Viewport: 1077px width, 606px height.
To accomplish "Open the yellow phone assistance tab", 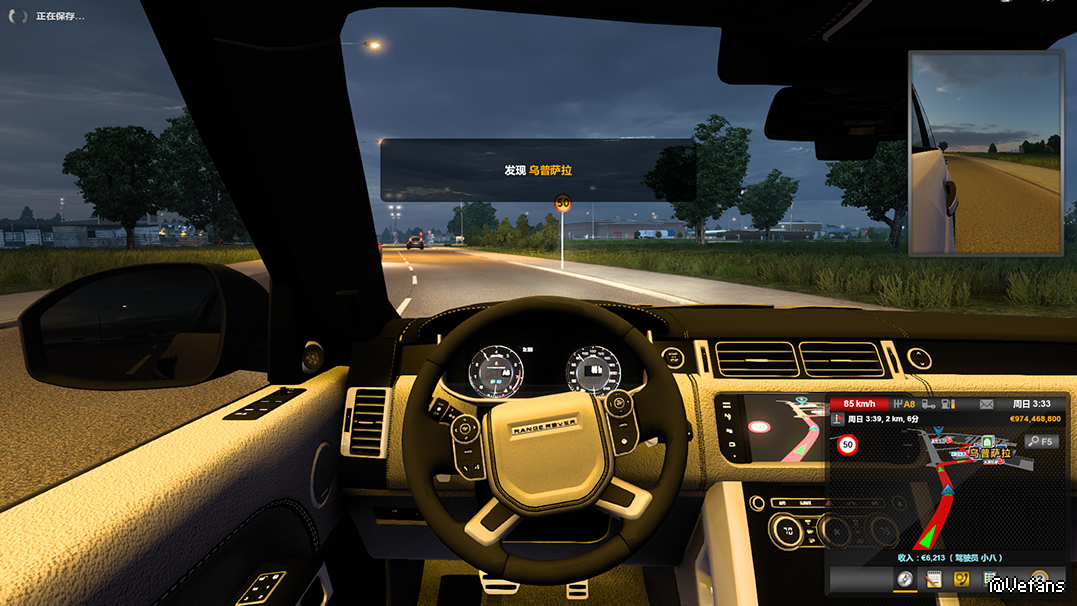I will (x=962, y=579).
